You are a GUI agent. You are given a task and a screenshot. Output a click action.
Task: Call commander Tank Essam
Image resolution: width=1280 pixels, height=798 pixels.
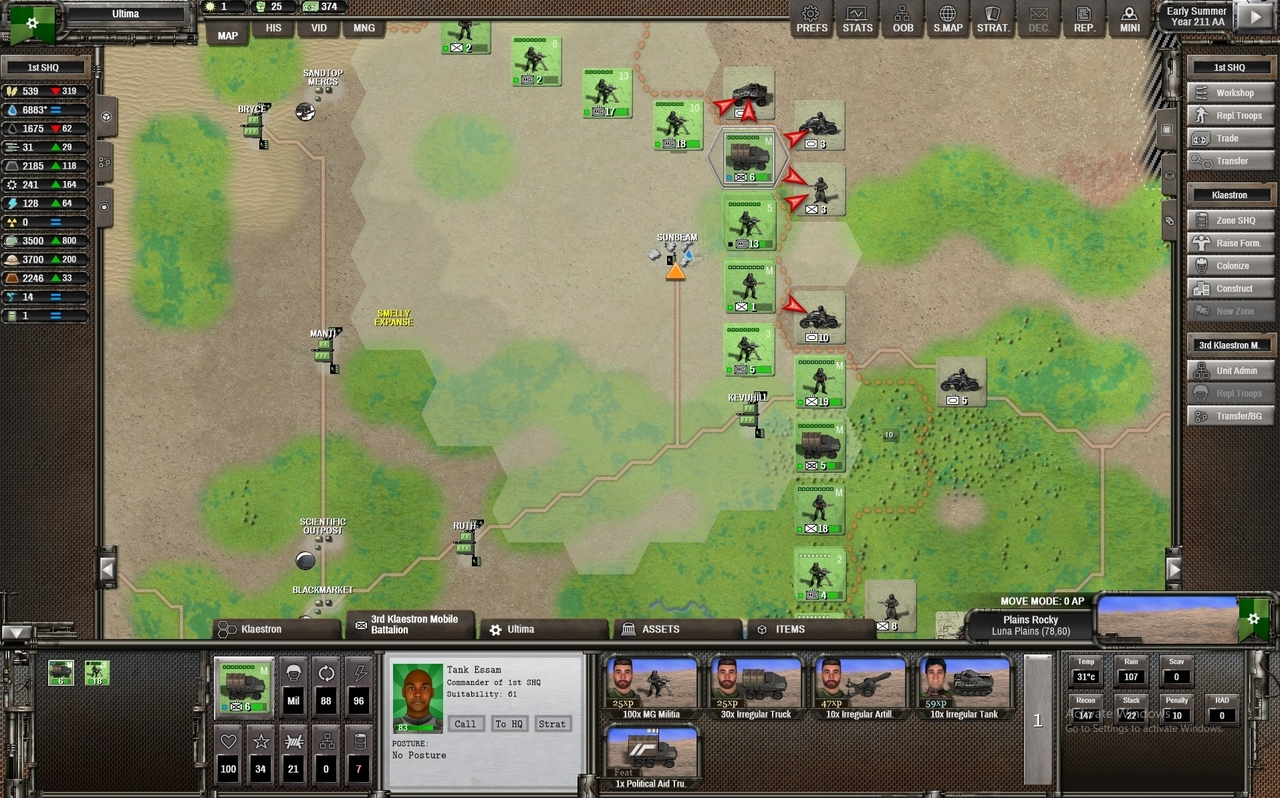[465, 724]
